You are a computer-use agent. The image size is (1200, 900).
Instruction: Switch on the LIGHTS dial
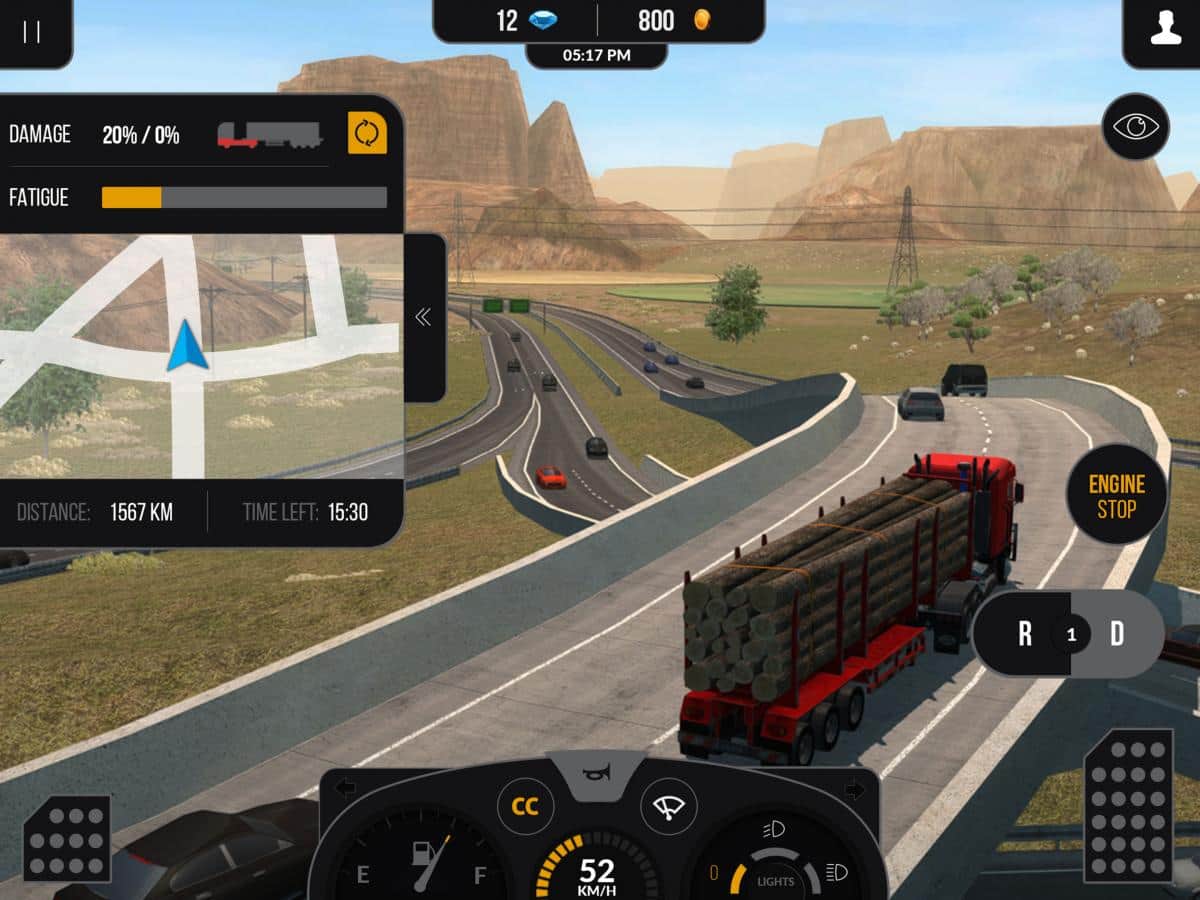click(x=775, y=878)
